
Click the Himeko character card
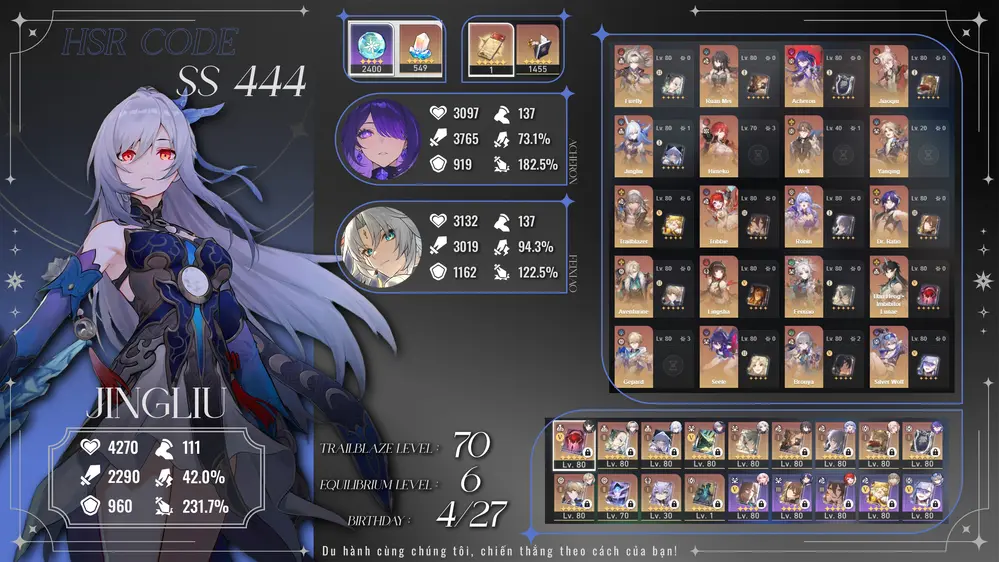point(719,146)
